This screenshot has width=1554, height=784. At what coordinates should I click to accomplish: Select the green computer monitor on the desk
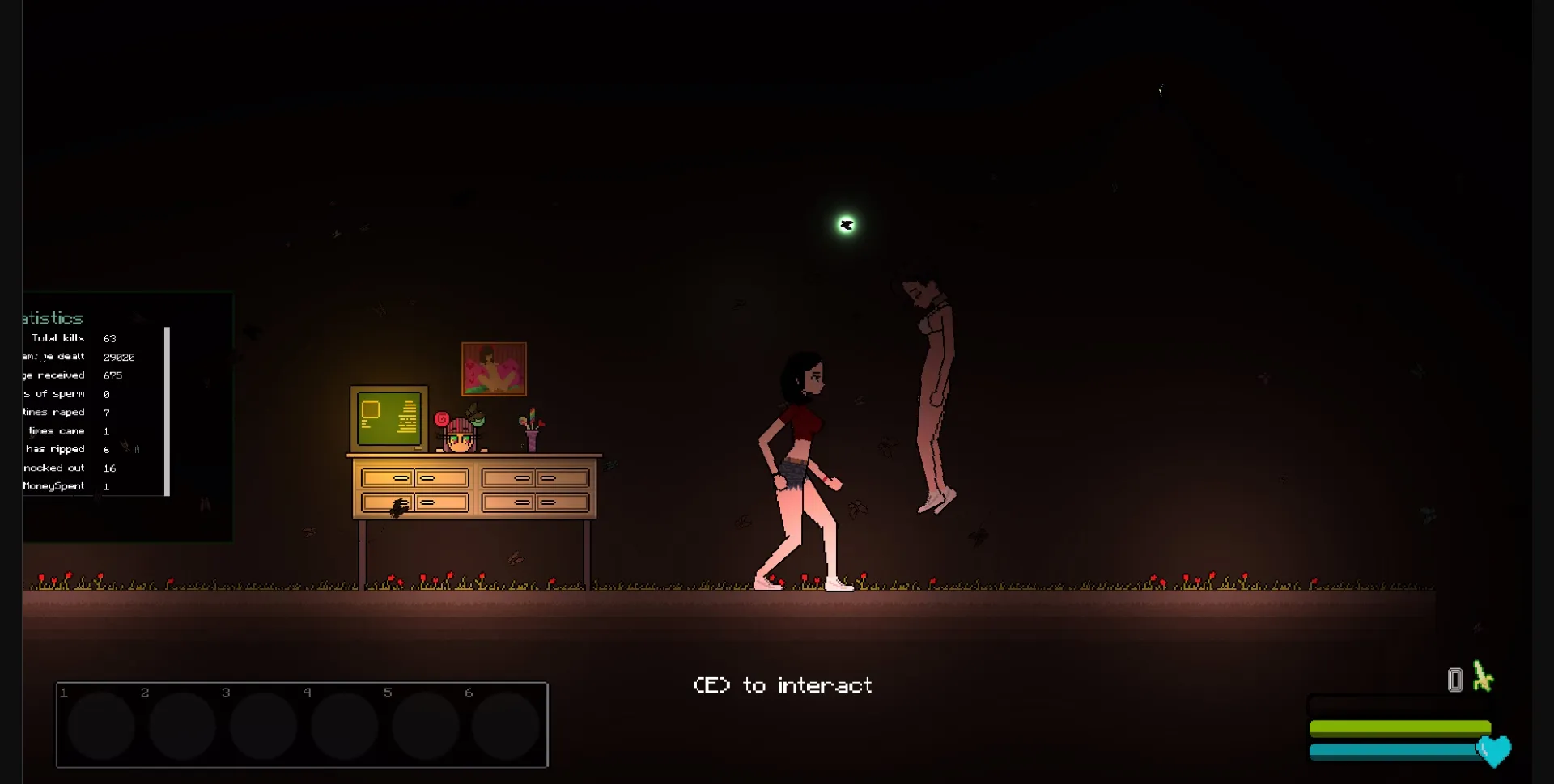tap(388, 420)
